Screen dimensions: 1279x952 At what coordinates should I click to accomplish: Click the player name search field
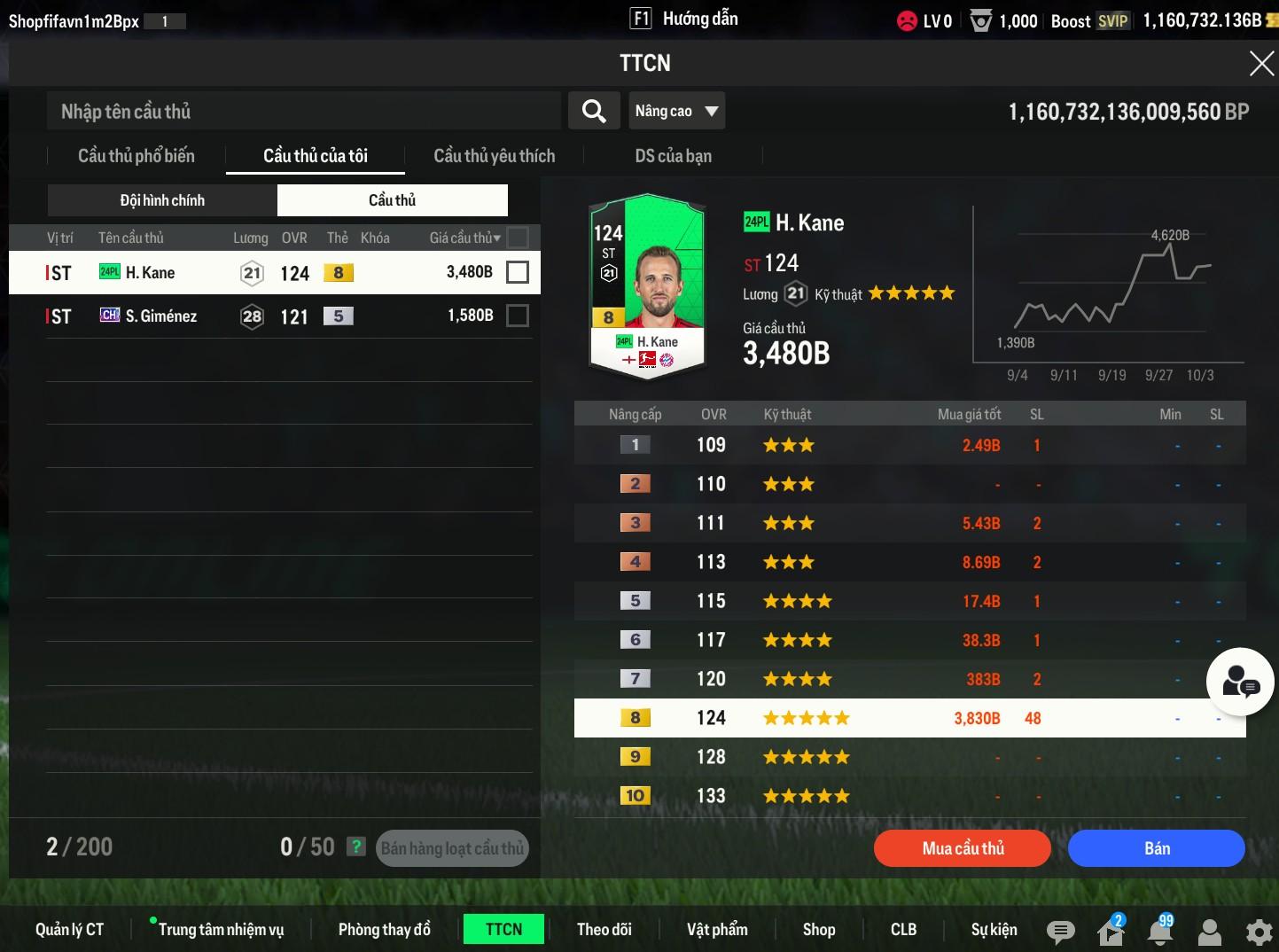coord(303,112)
